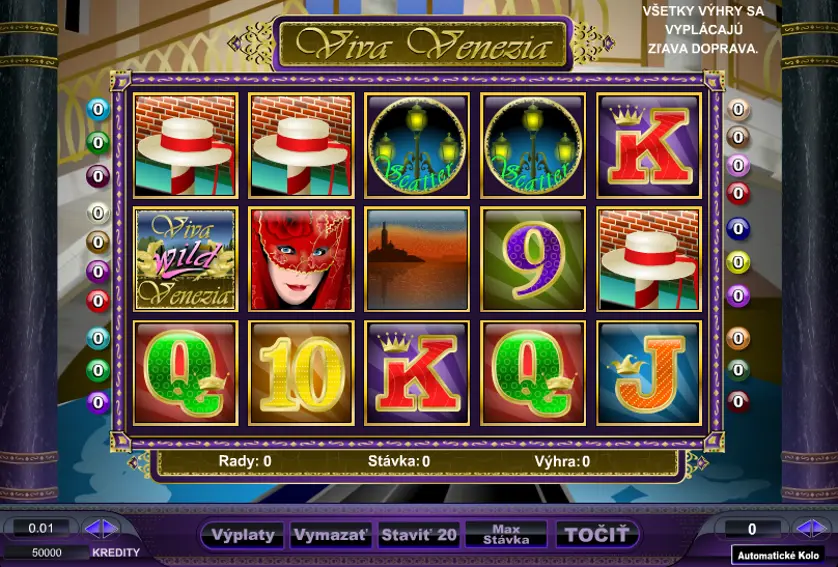Open the Výplaty paytable
Image resolution: width=838 pixels, height=567 pixels.
click(x=243, y=535)
